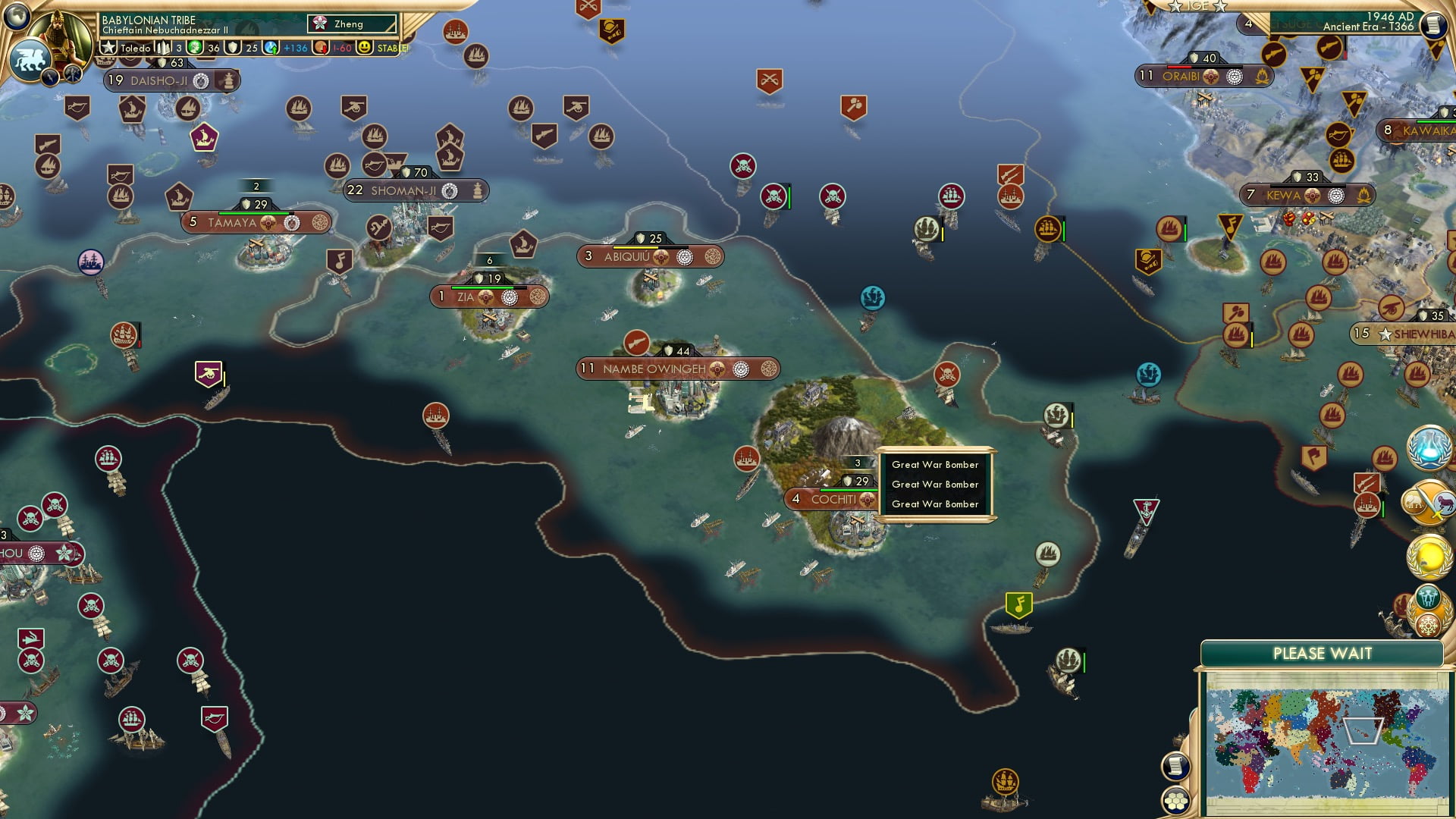Open the golden sun golden-age notification
The width and height of the screenshot is (1456, 819).
[1429, 557]
